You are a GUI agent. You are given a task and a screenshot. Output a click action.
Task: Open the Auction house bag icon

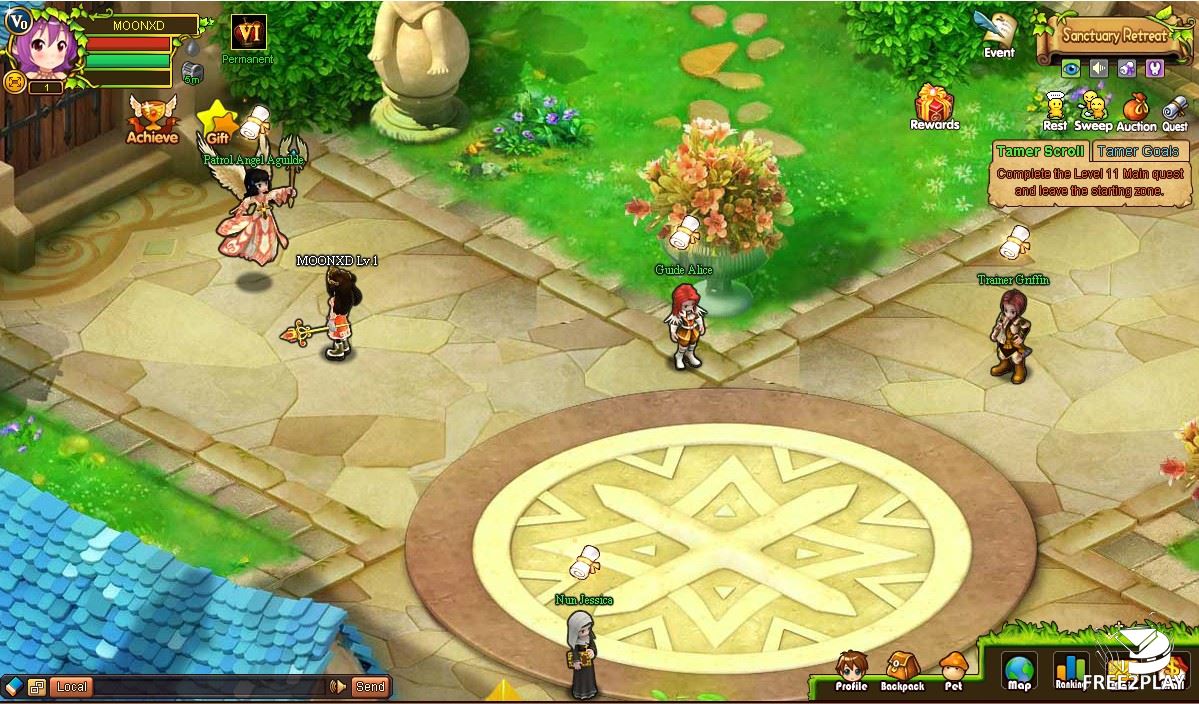pyautogui.click(x=1136, y=109)
